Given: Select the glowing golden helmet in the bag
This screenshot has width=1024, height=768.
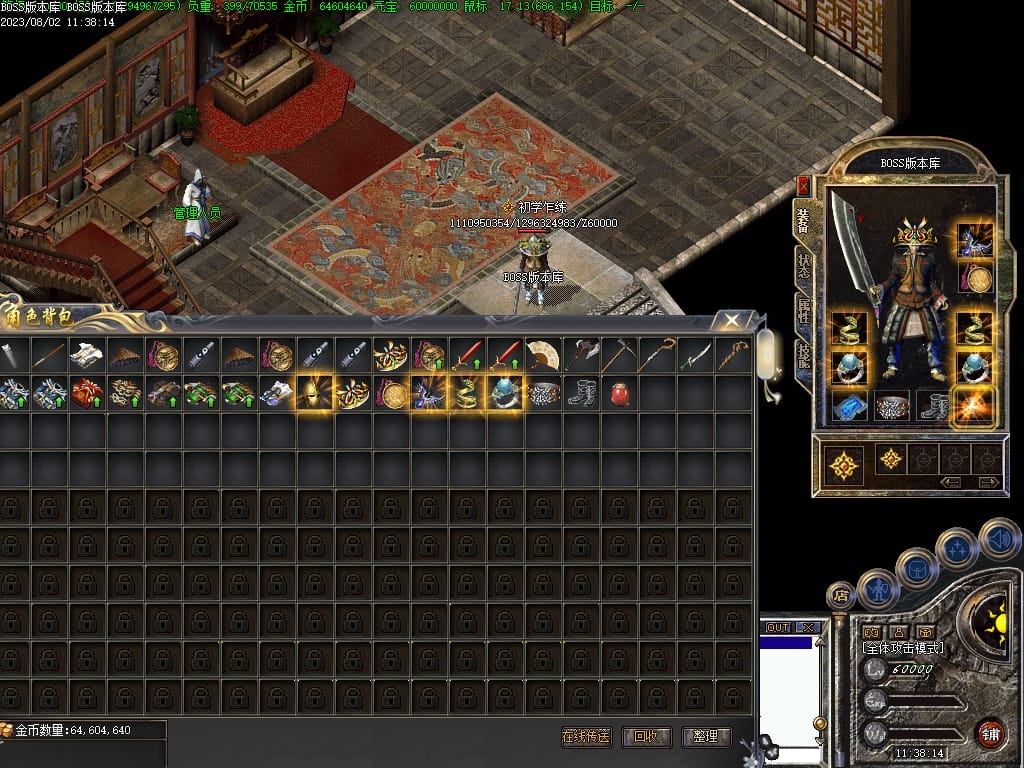Looking at the screenshot, I should (x=315, y=393).
